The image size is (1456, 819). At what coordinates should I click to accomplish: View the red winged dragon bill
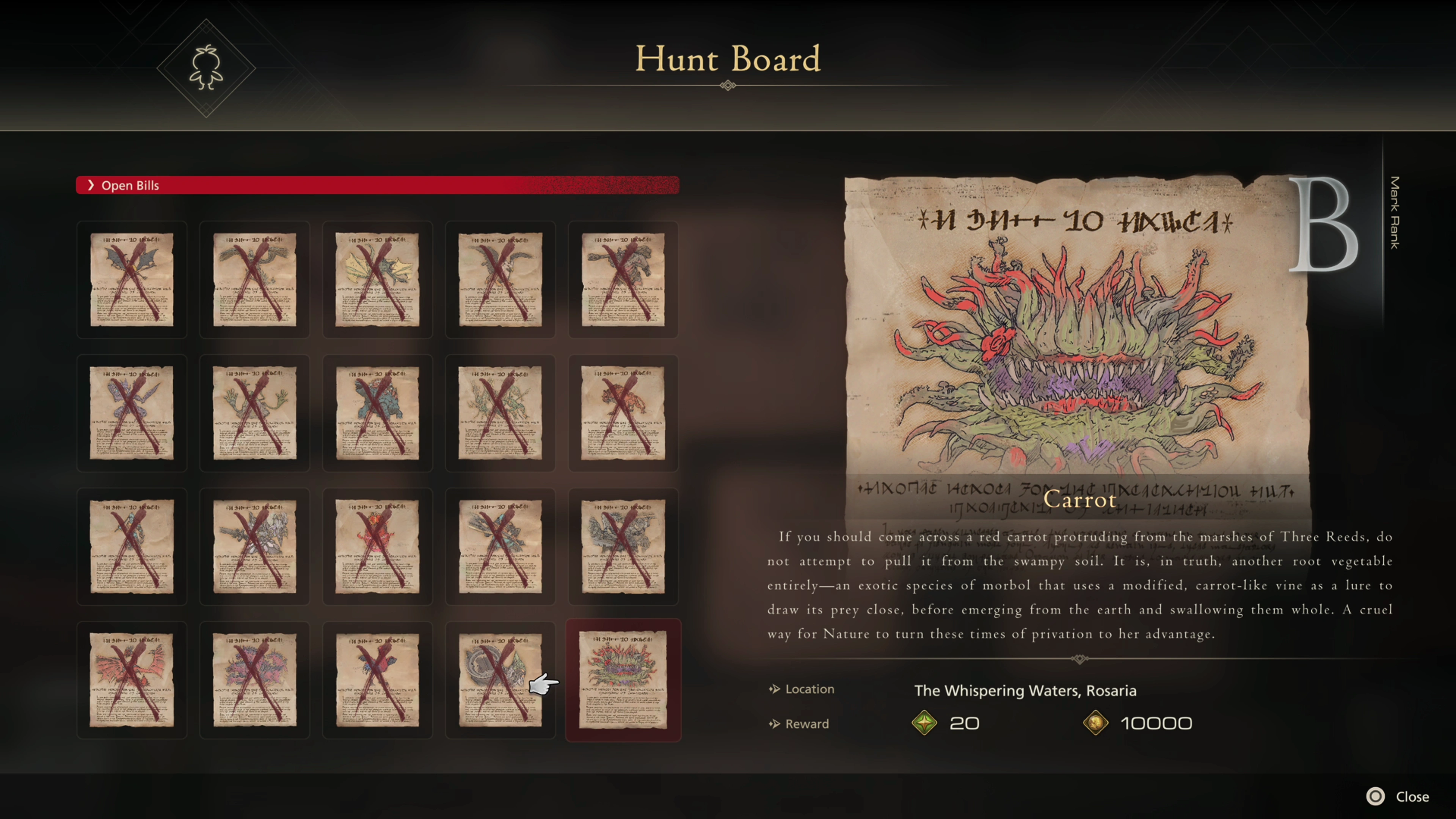click(x=132, y=679)
